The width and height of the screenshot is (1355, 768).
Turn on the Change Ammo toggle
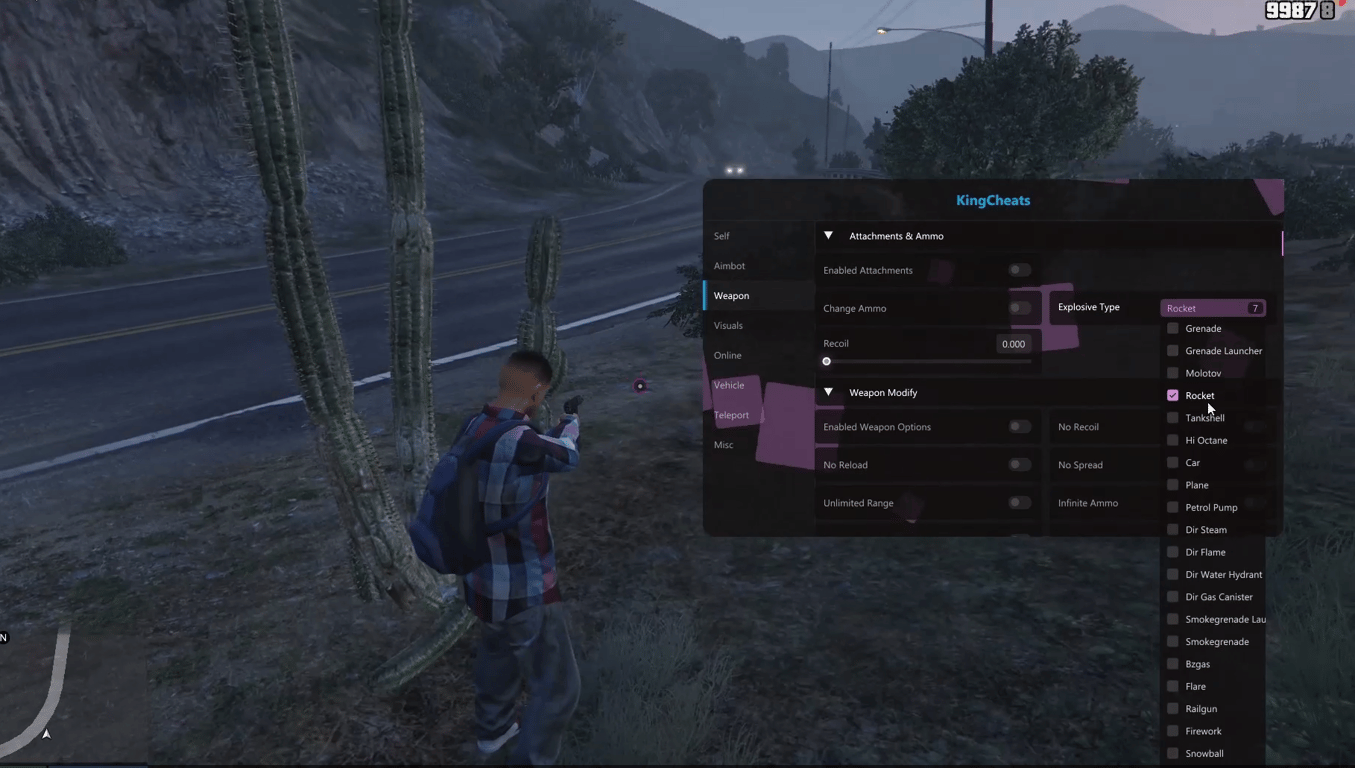click(1018, 308)
